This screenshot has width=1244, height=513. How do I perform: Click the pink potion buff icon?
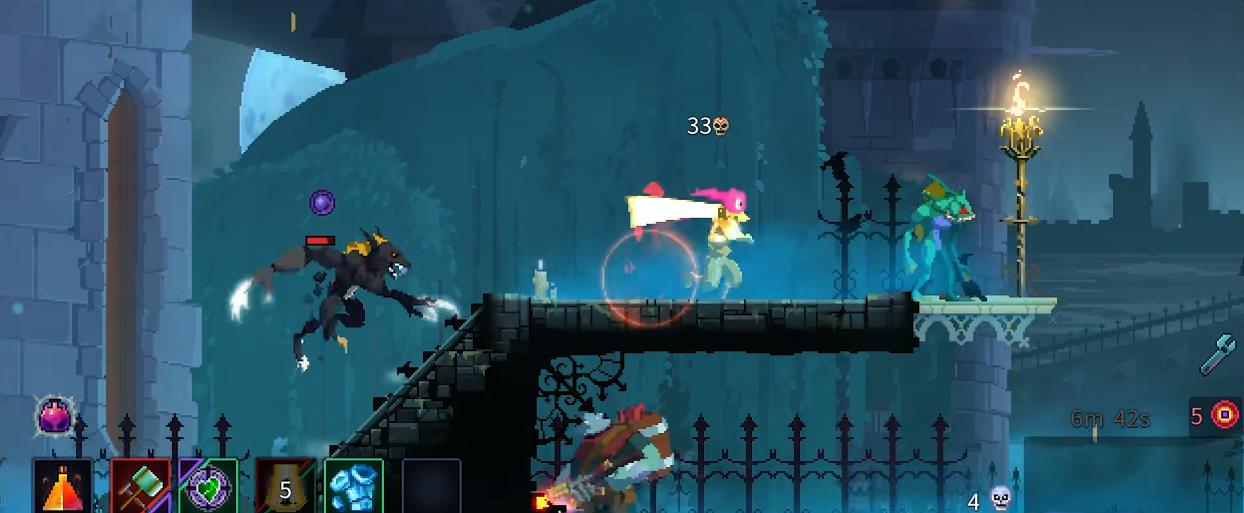point(55,414)
